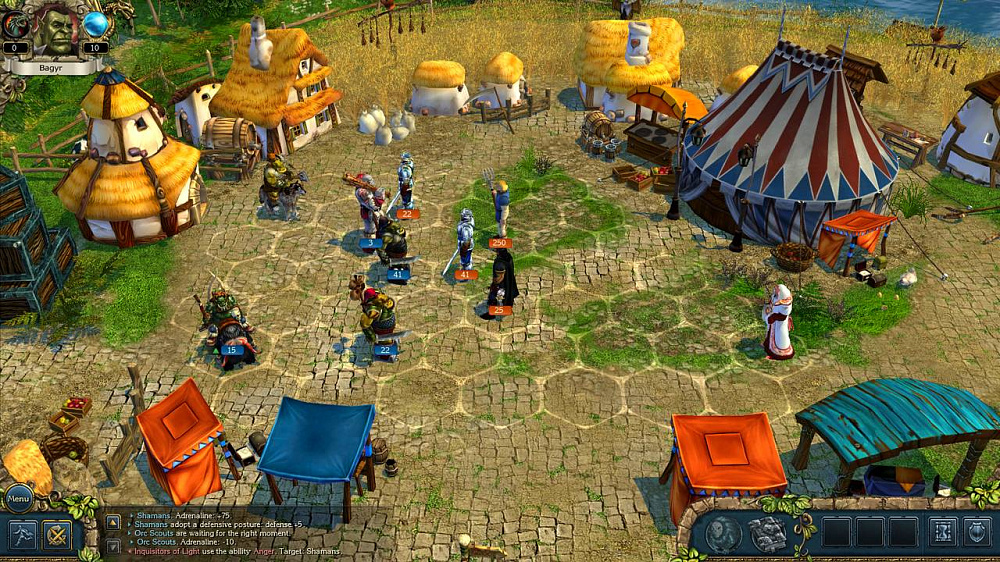Open the round Menu button
This screenshot has width=1000, height=562.
point(18,497)
